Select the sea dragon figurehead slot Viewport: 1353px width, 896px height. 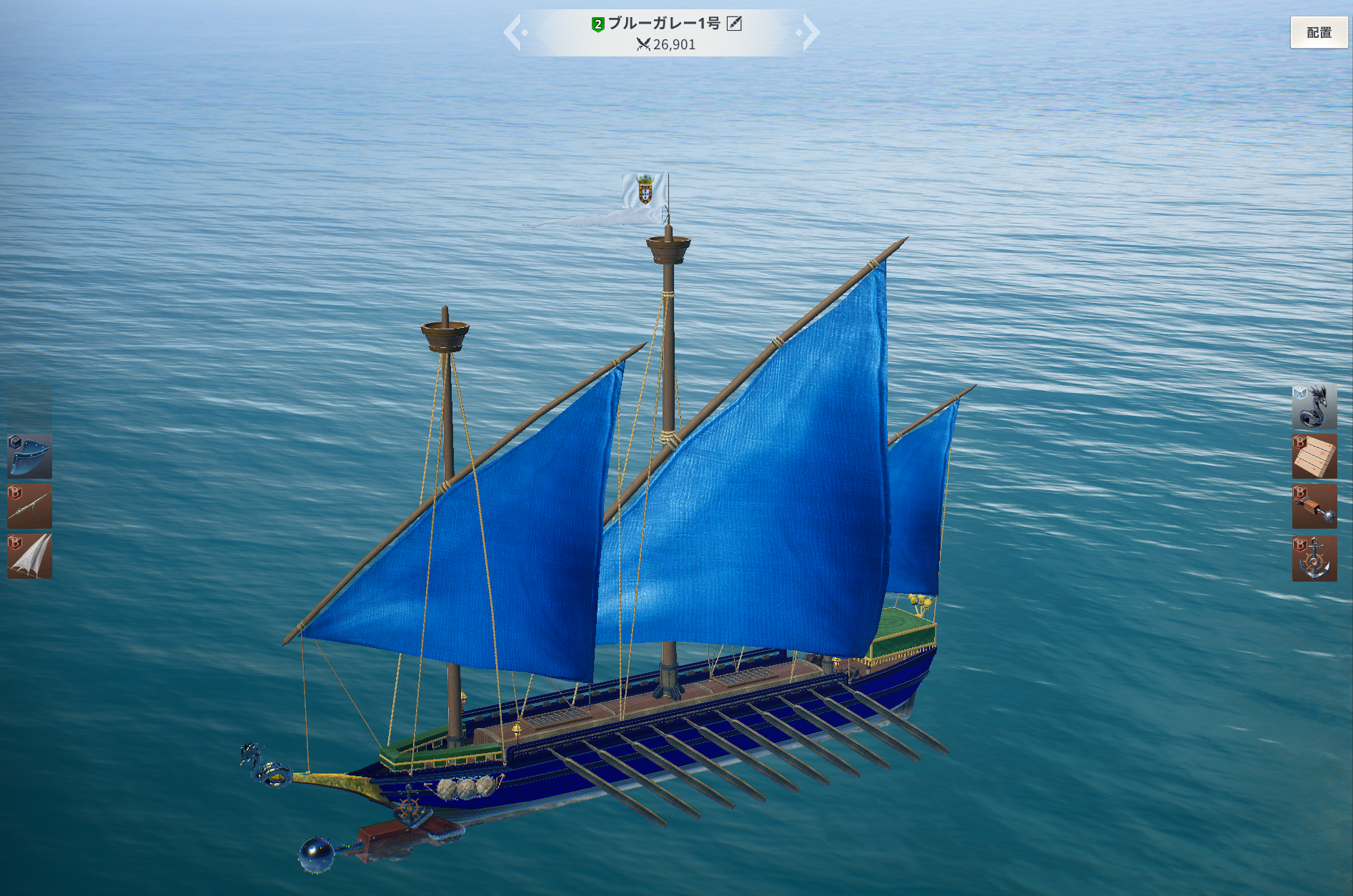pos(1314,406)
